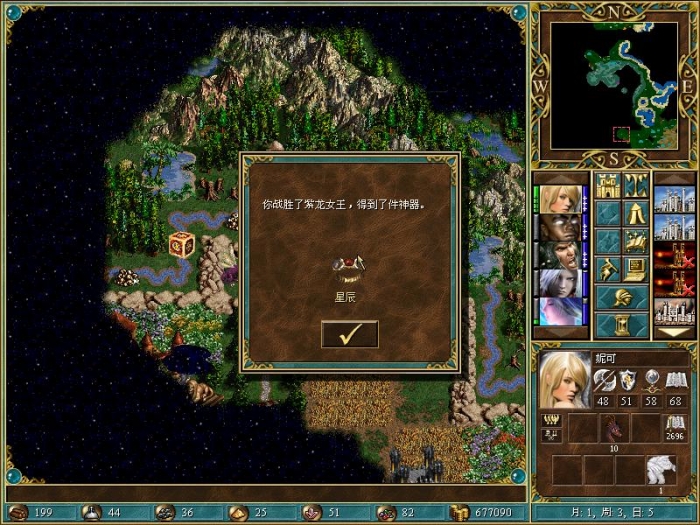Open the large hero portrait in the hero panel

pyautogui.click(x=565, y=380)
